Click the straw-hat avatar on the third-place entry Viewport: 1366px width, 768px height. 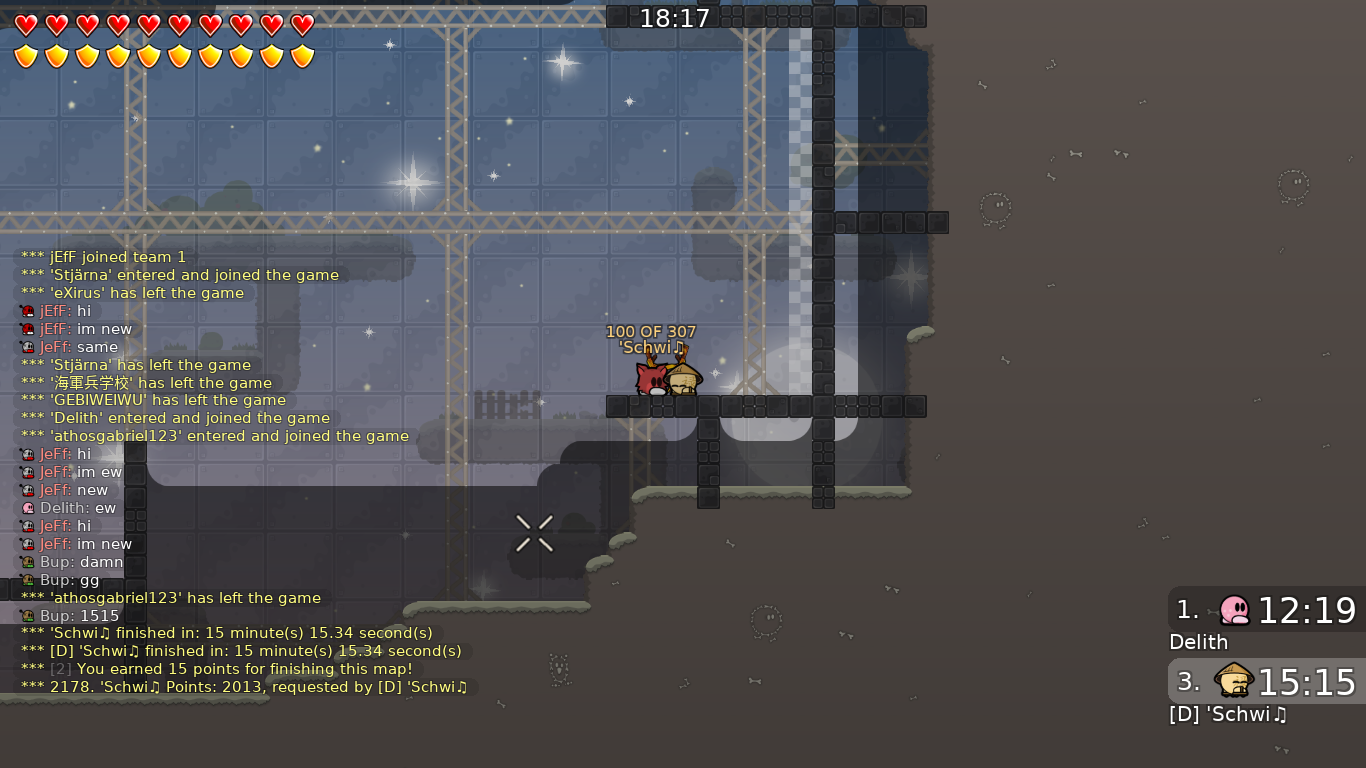pos(1232,682)
